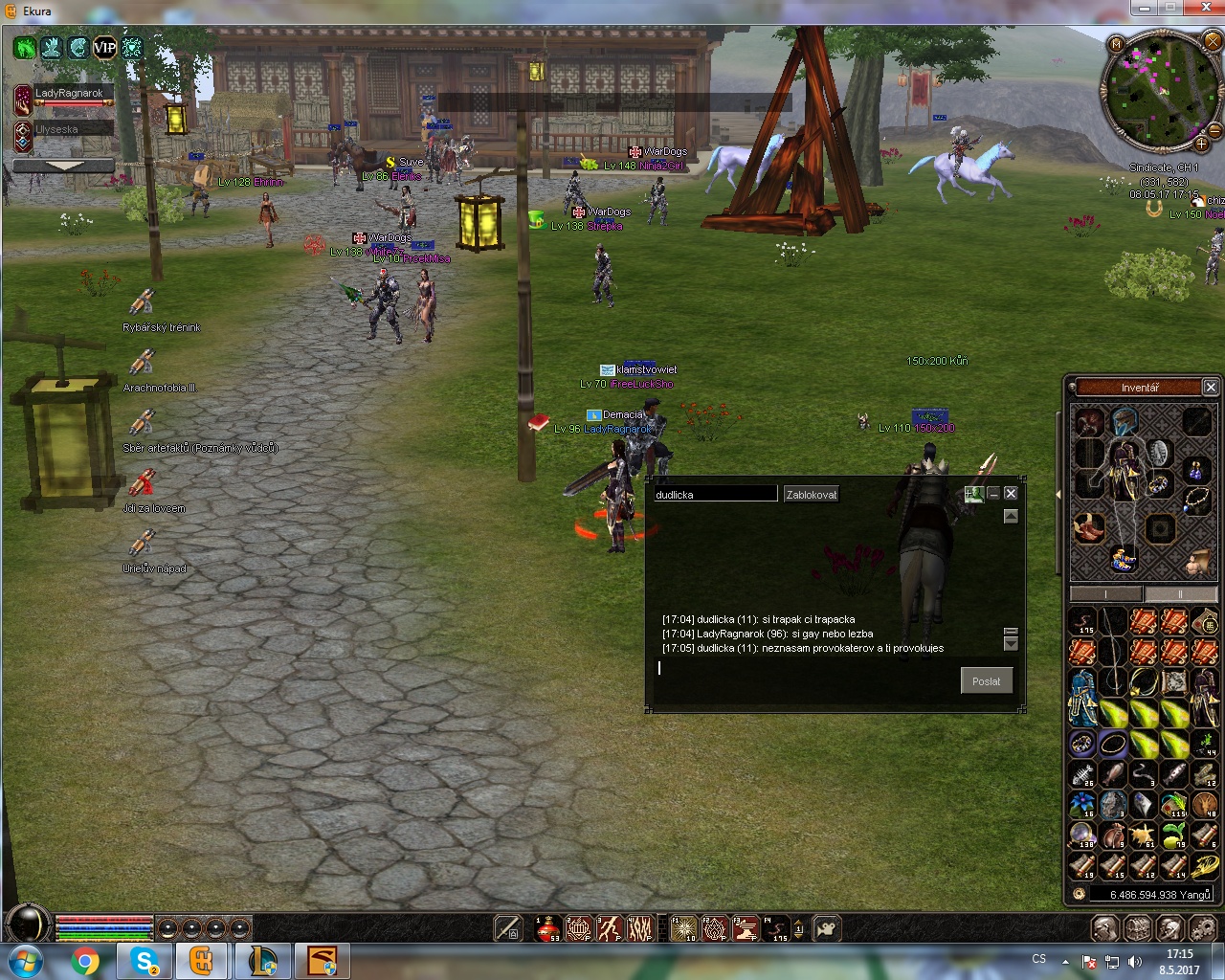Open the Jdi za lovcem quest scroll
This screenshot has height=980, width=1225.
point(143,483)
